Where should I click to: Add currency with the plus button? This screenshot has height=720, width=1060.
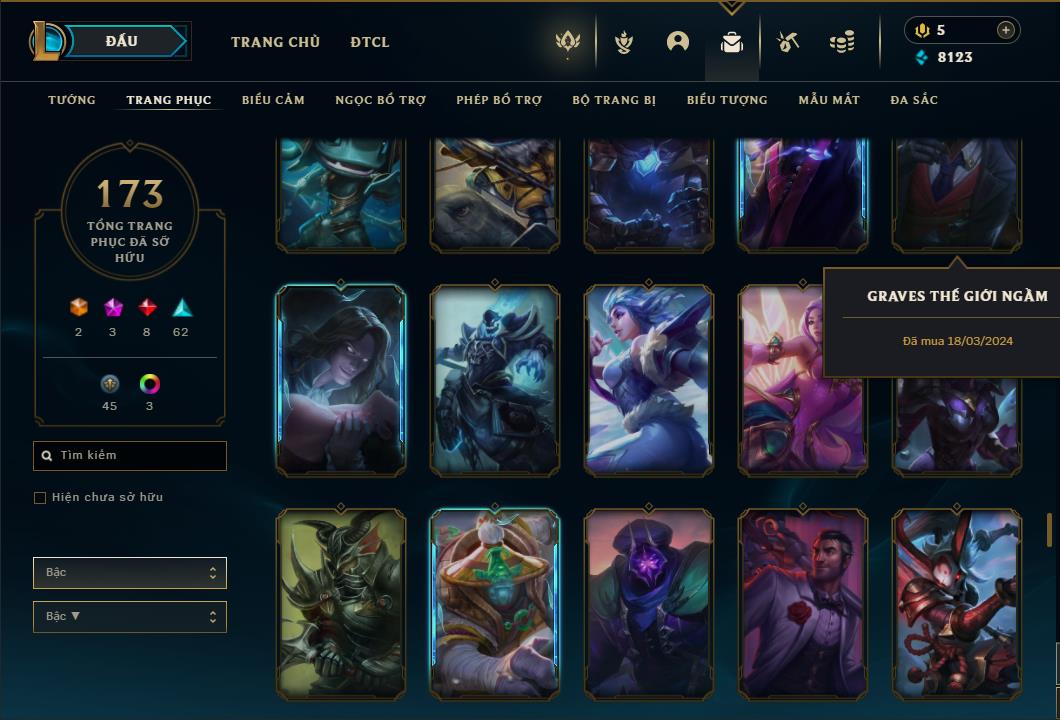(x=1006, y=30)
